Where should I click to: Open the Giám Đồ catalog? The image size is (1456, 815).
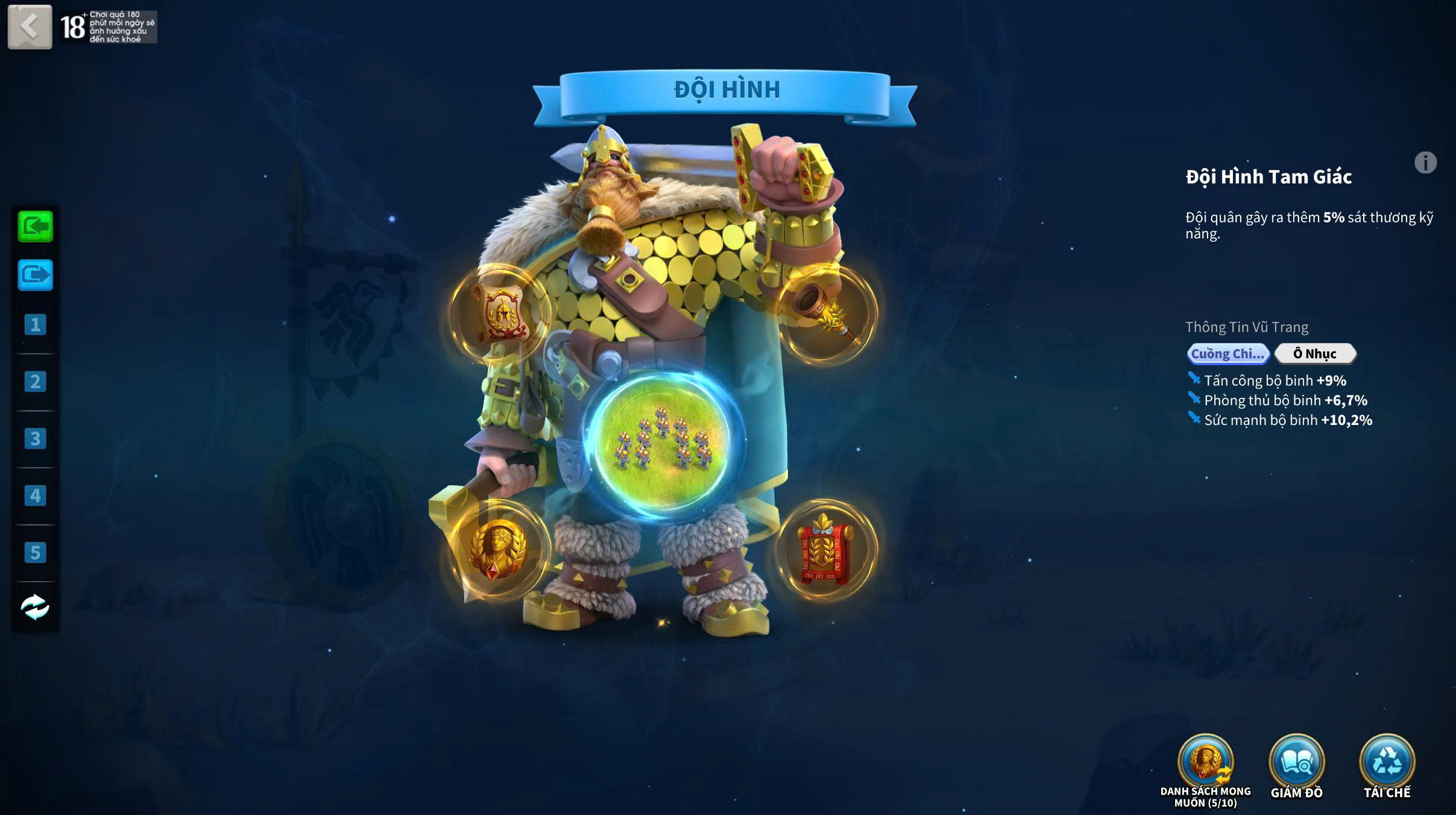1296,763
